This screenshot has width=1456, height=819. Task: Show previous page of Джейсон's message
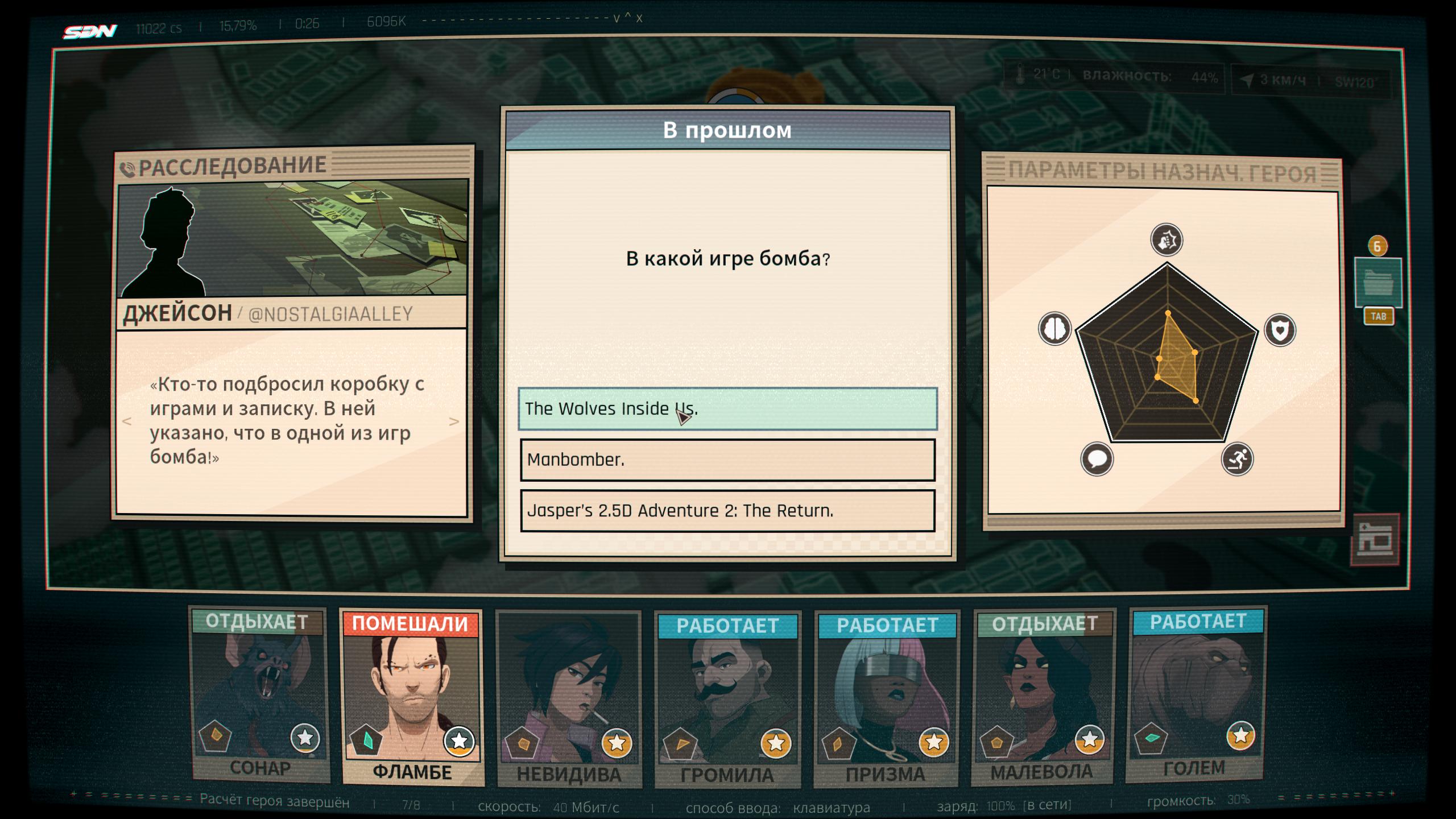pos(127,421)
